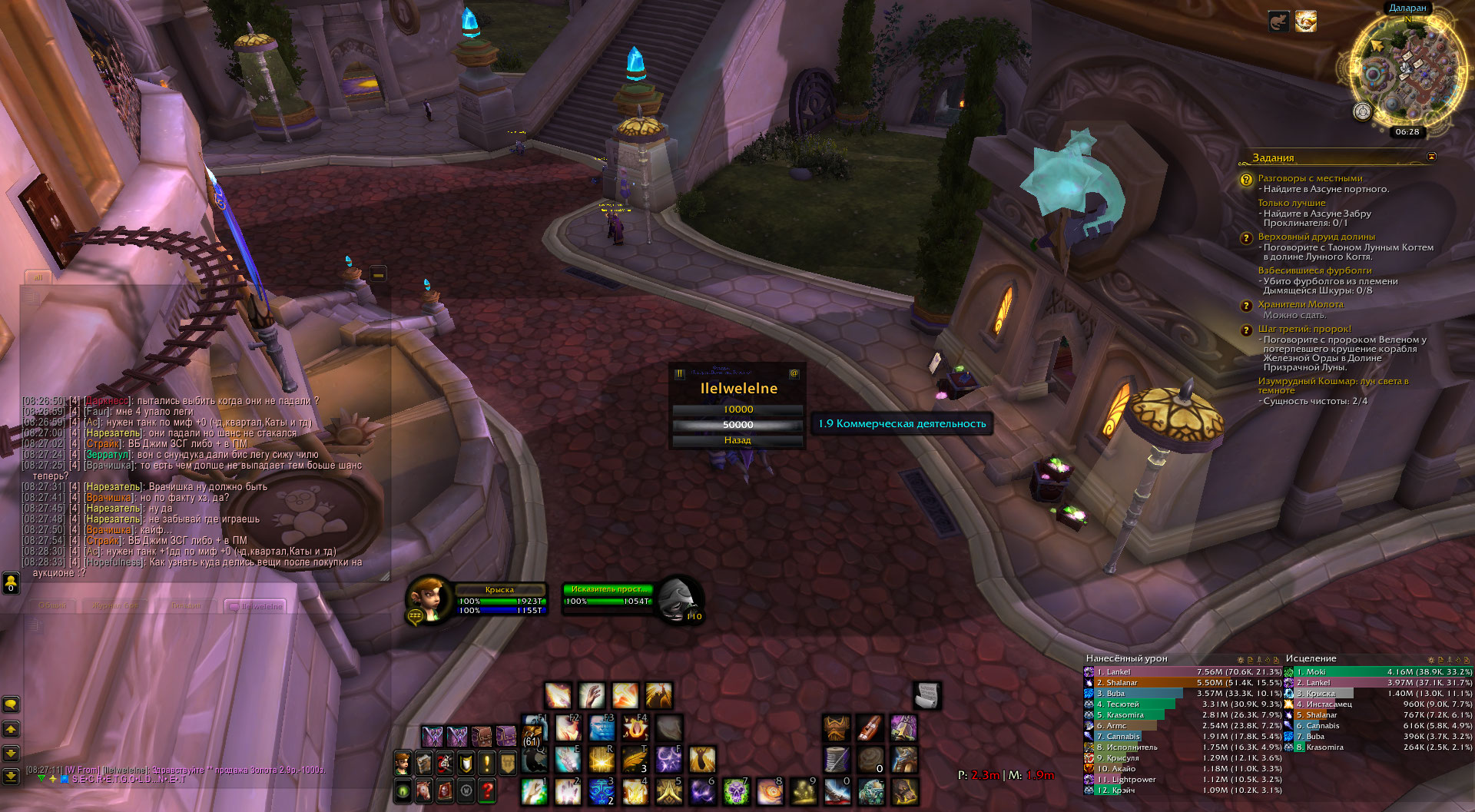The image size is (1475, 812).
Task: Select the 10000 option in the Ilelwelelne popup
Action: (737, 409)
